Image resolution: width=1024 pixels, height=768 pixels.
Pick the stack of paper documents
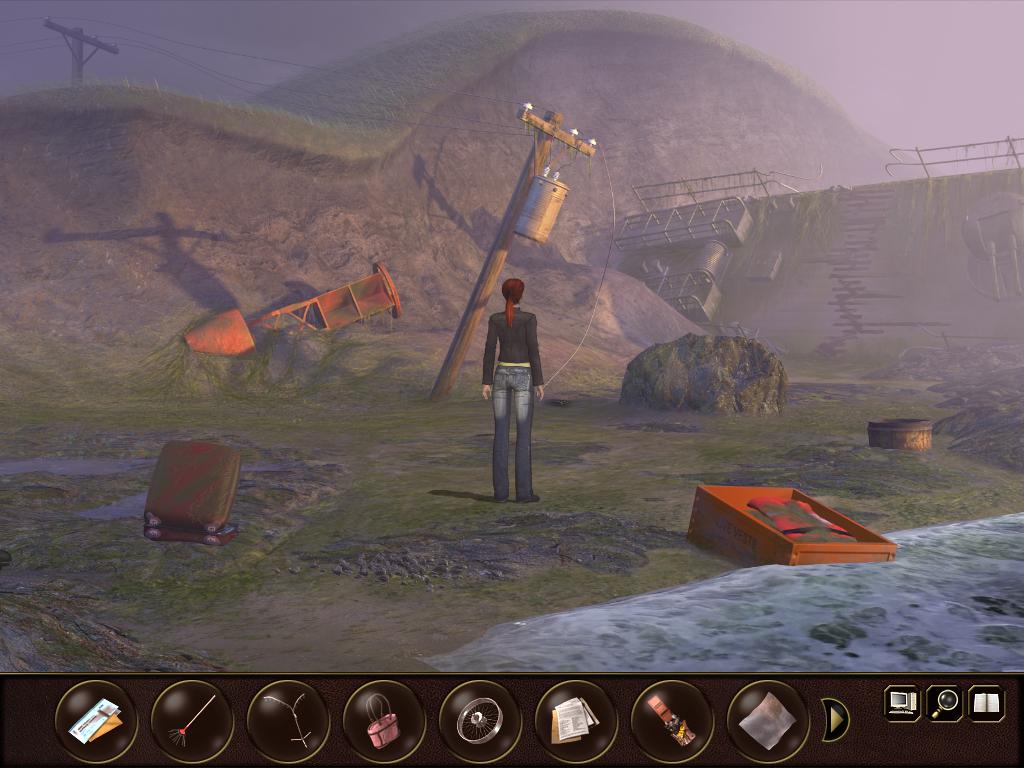coord(576,721)
